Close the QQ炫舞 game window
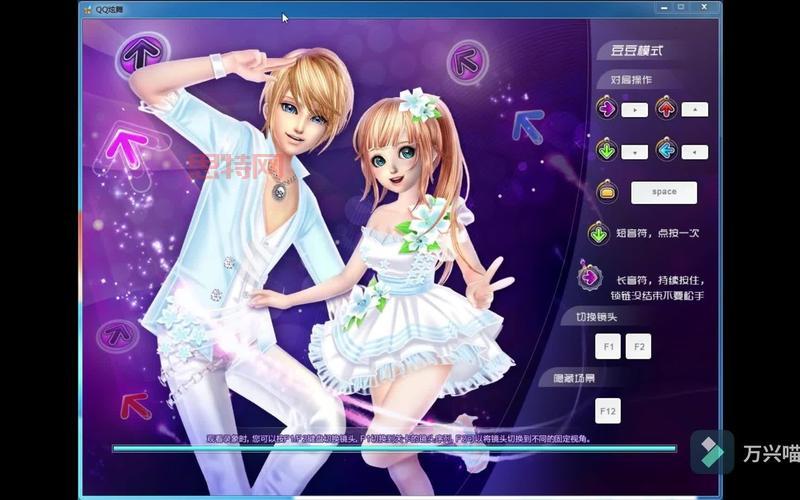 tap(703, 7)
